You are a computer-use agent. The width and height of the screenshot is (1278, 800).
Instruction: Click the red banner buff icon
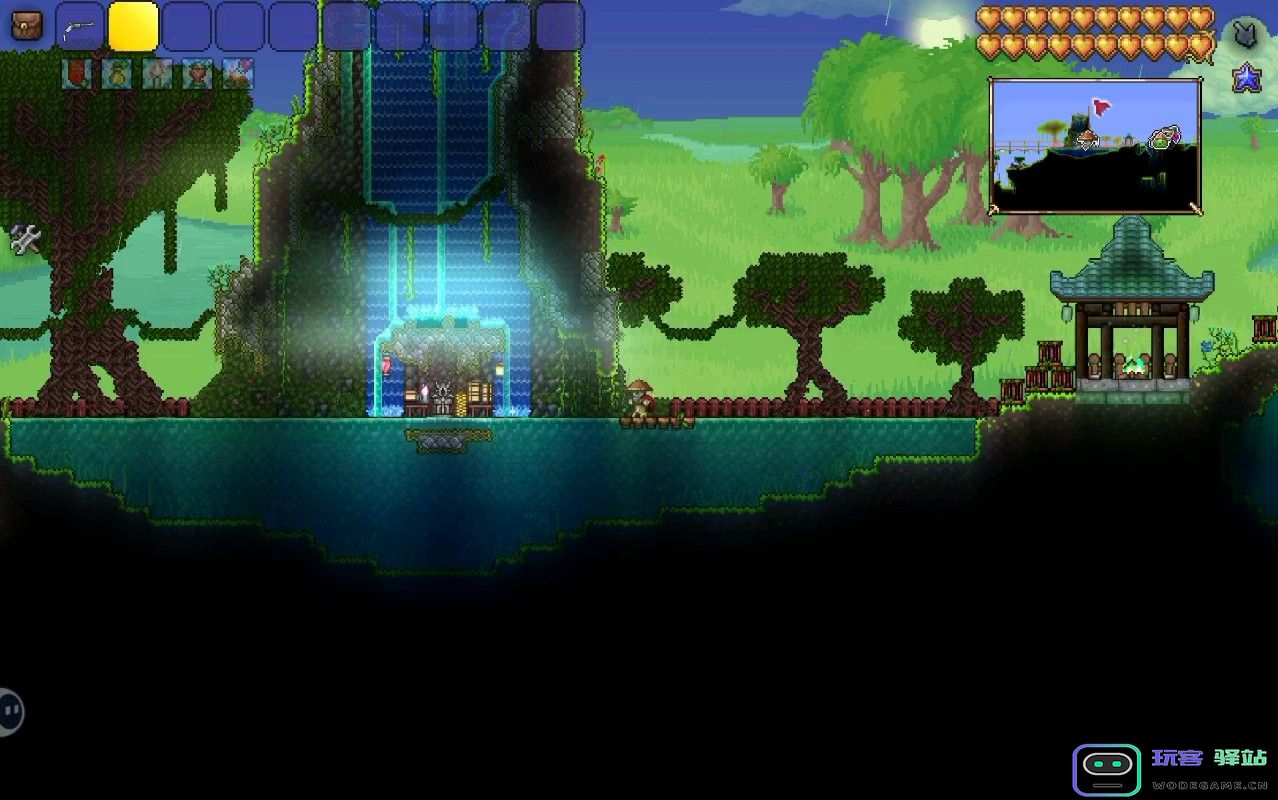click(77, 73)
